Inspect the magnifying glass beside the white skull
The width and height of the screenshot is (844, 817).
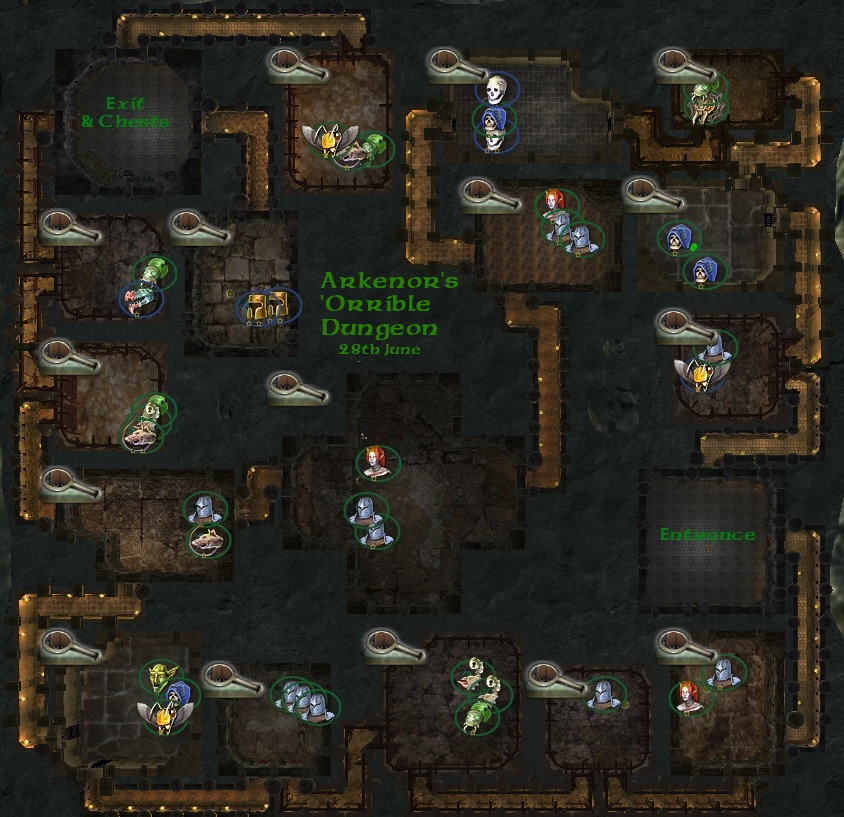click(x=457, y=63)
